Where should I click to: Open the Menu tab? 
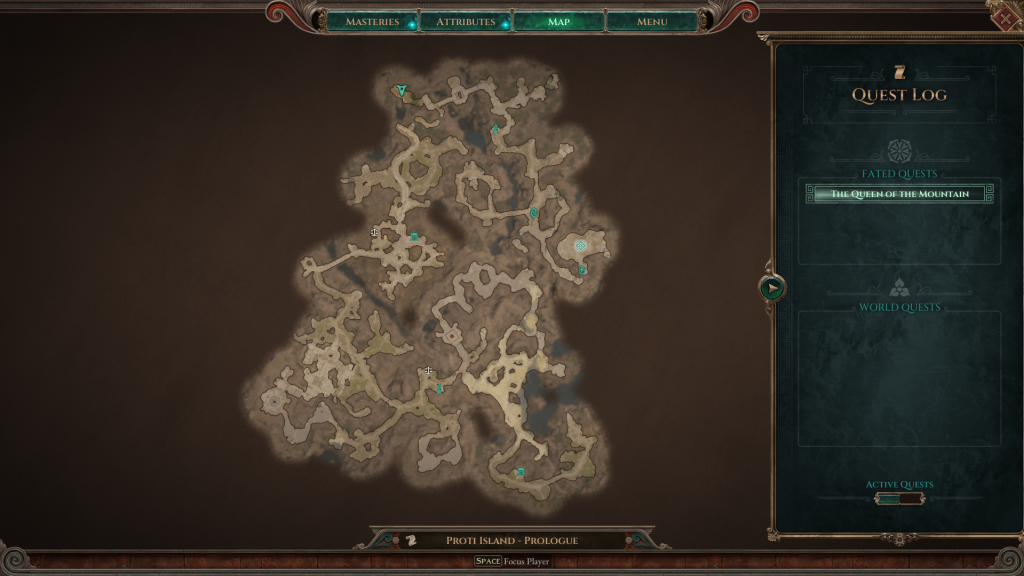click(x=652, y=22)
